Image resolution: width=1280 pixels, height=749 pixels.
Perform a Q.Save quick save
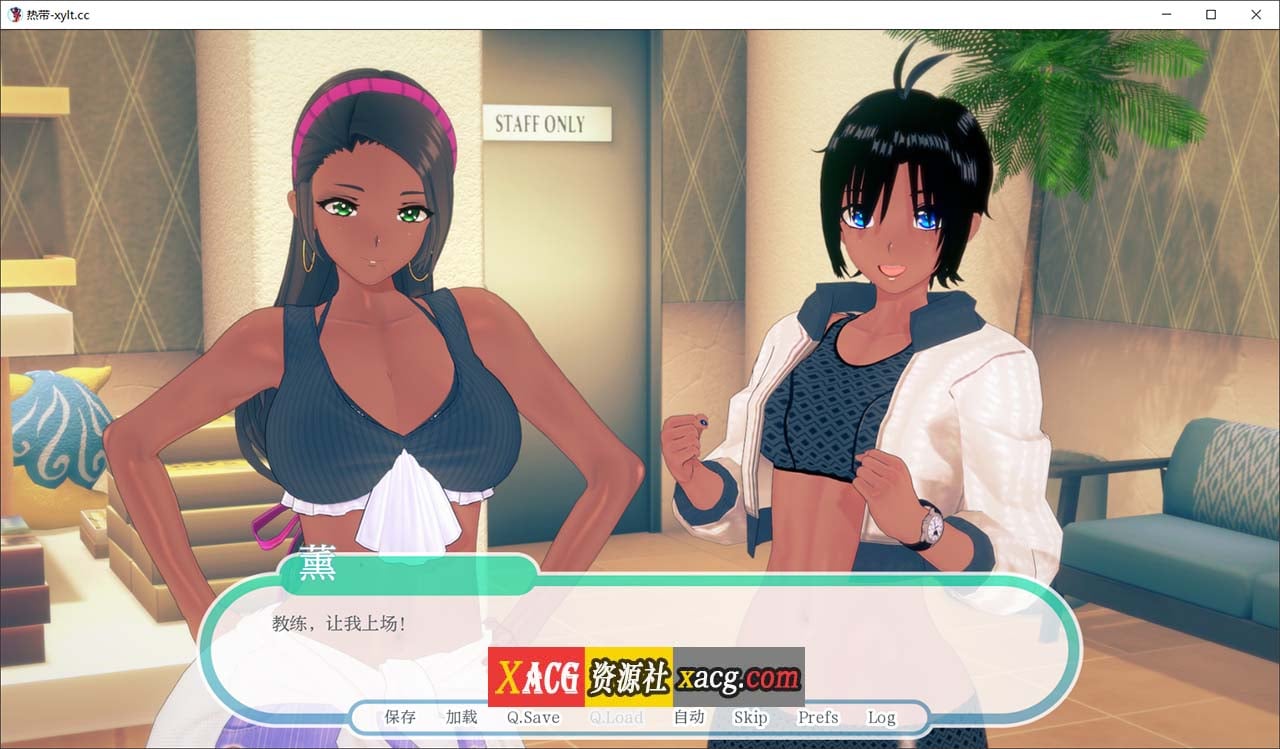tap(531, 717)
